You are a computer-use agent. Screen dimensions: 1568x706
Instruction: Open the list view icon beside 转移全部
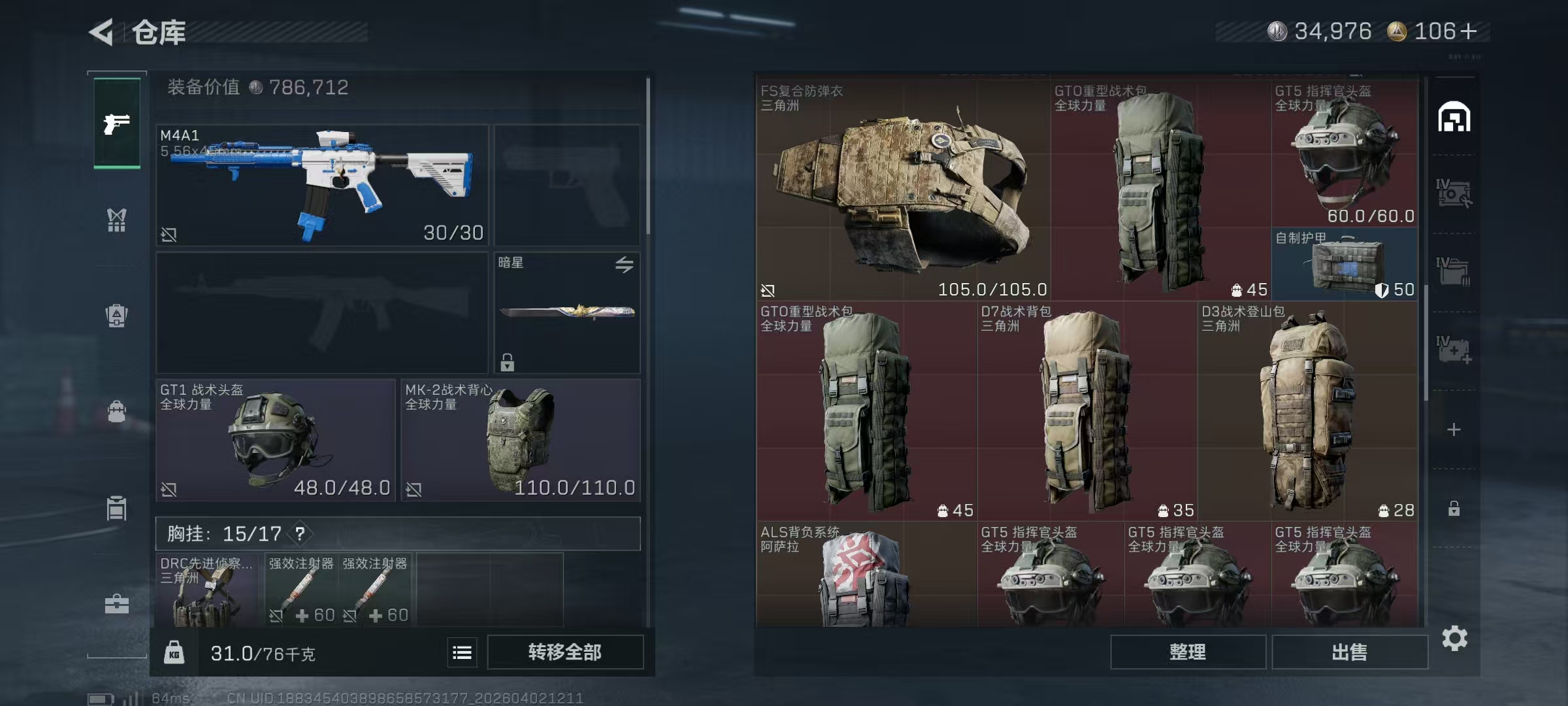[x=462, y=652]
